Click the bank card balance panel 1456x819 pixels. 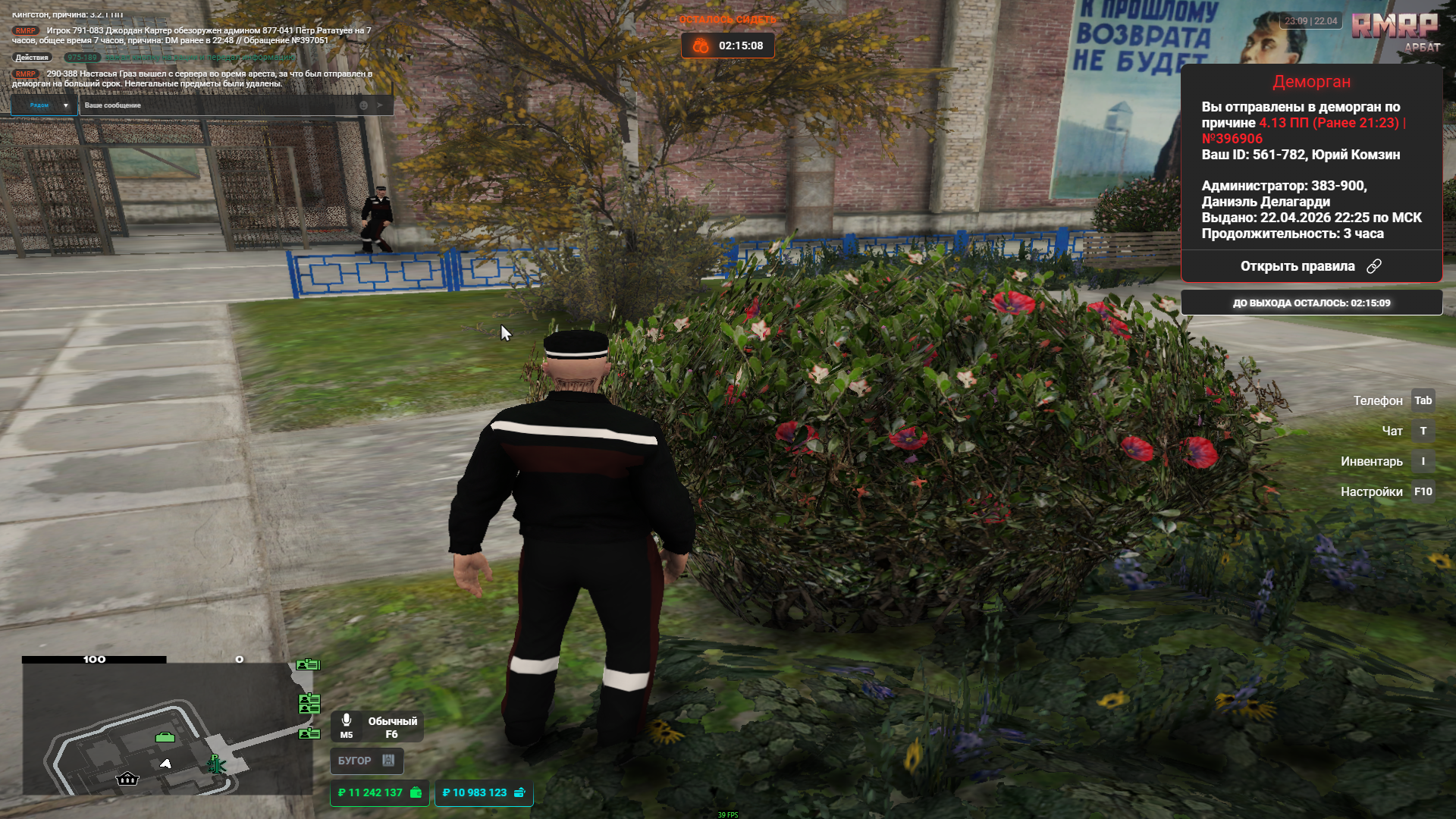[x=483, y=792]
